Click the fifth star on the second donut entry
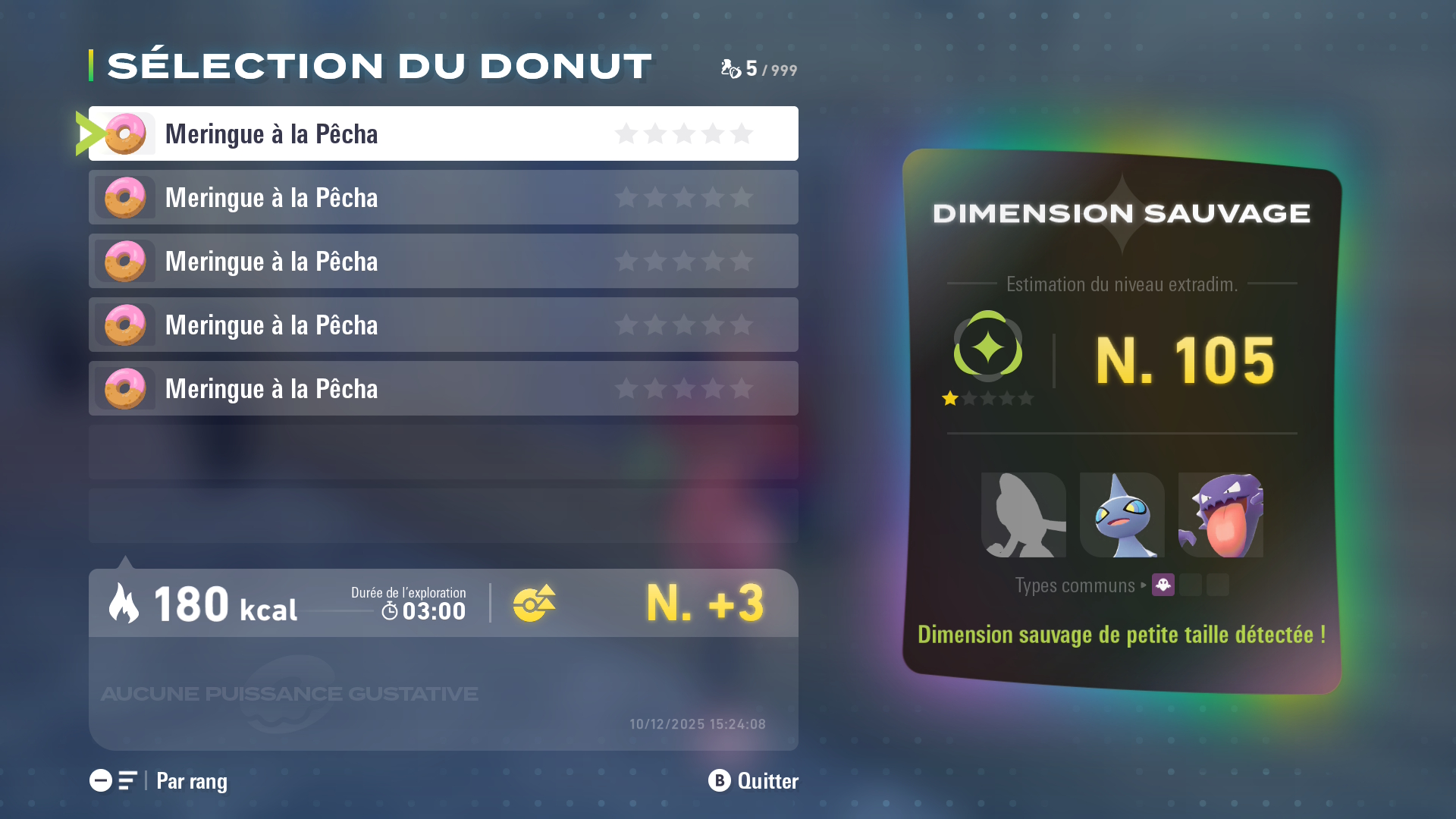Image resolution: width=1456 pixels, height=819 pixels. 741,197
